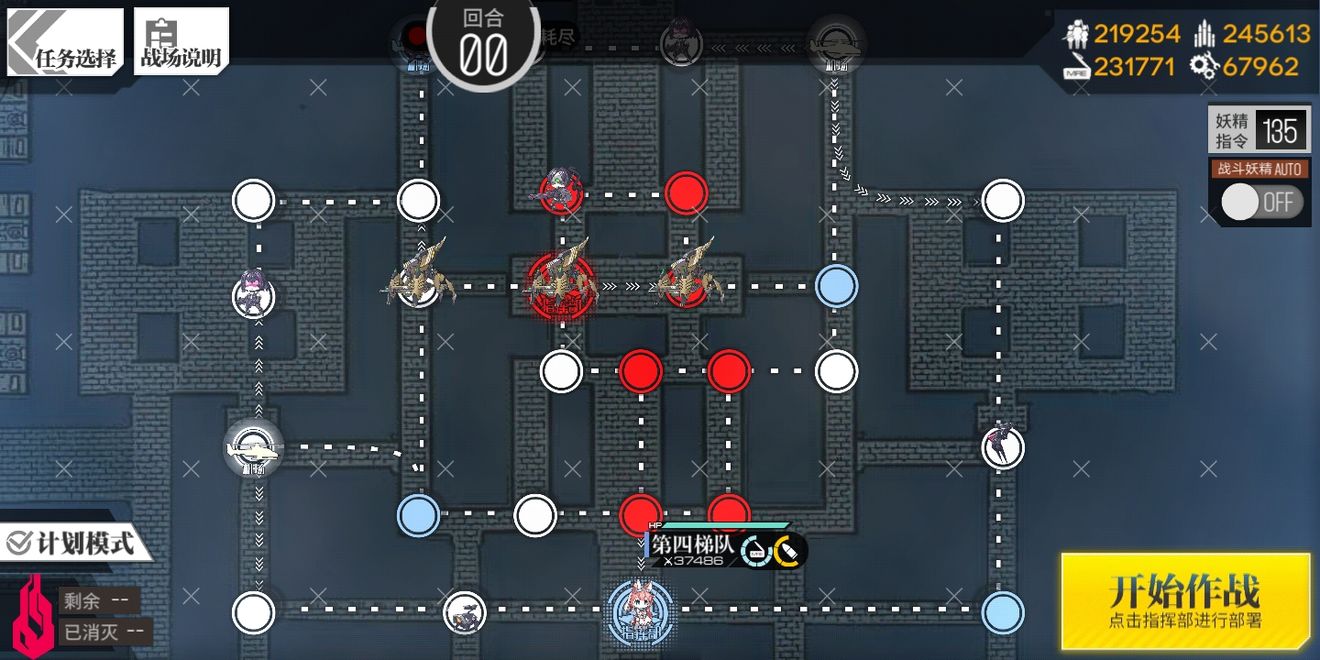
Task: Start the battle with 开始作战
Action: click(x=1185, y=601)
